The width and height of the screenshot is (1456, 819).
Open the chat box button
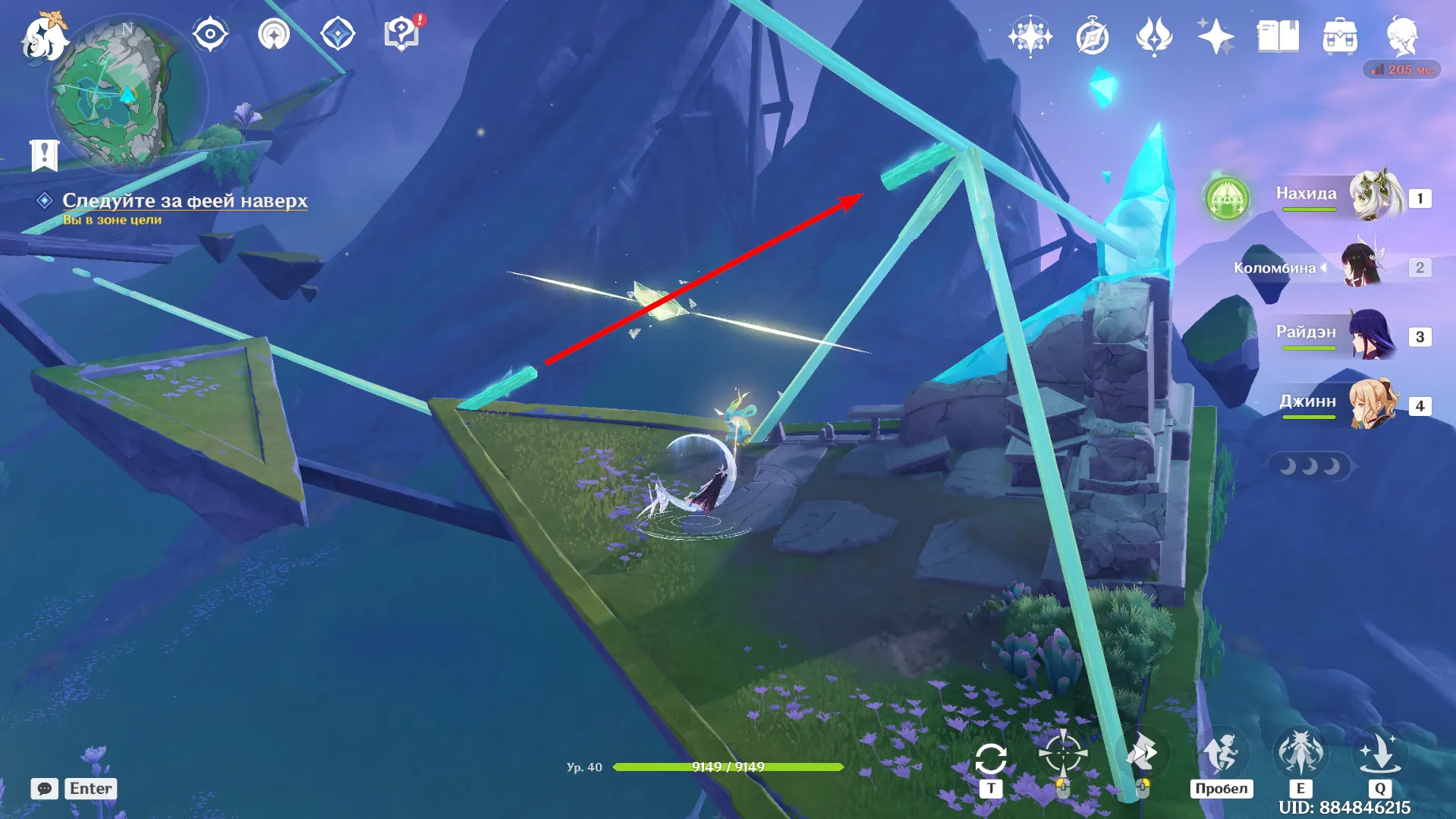(45, 789)
